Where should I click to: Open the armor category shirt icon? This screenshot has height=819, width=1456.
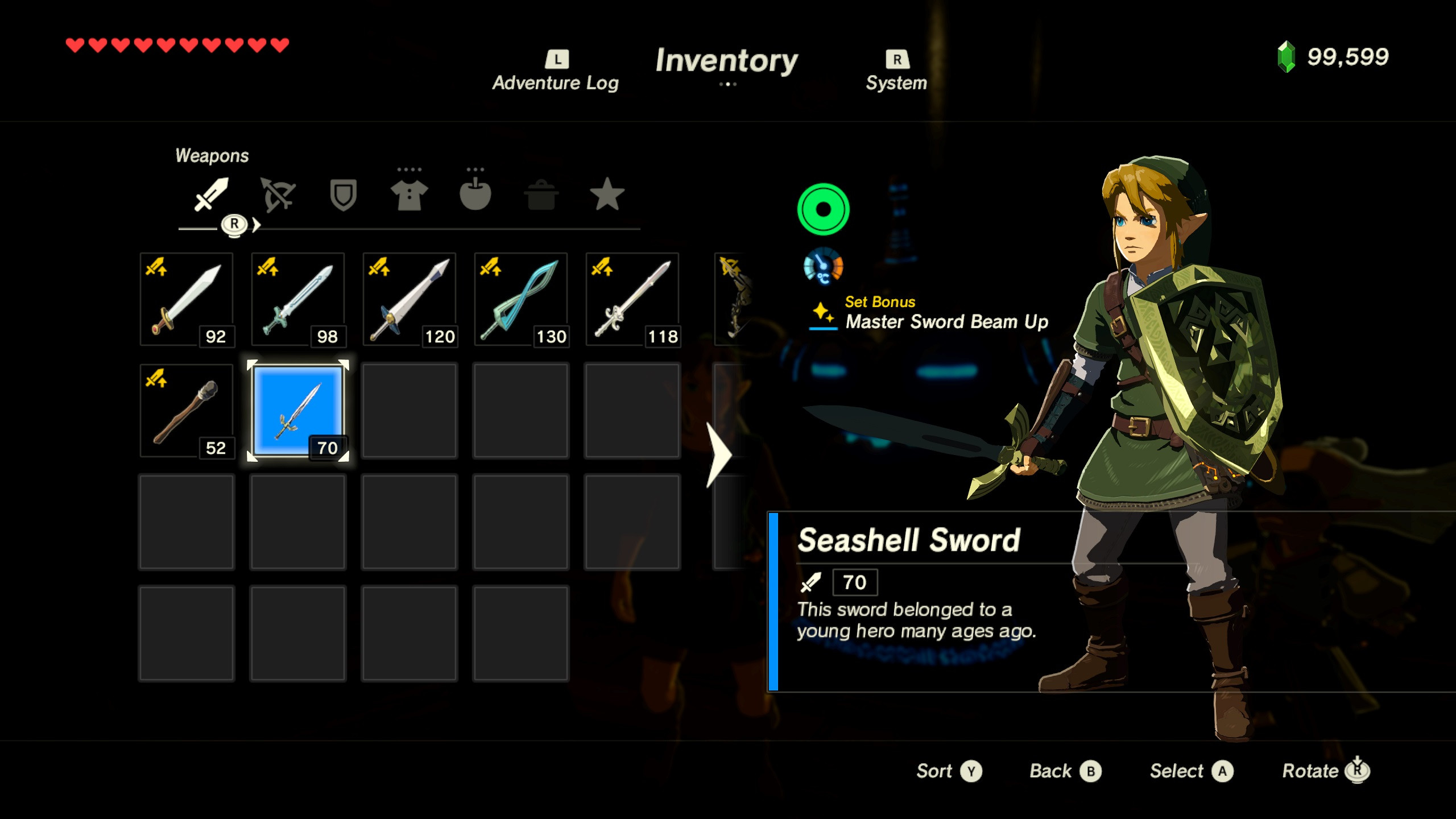[x=411, y=195]
